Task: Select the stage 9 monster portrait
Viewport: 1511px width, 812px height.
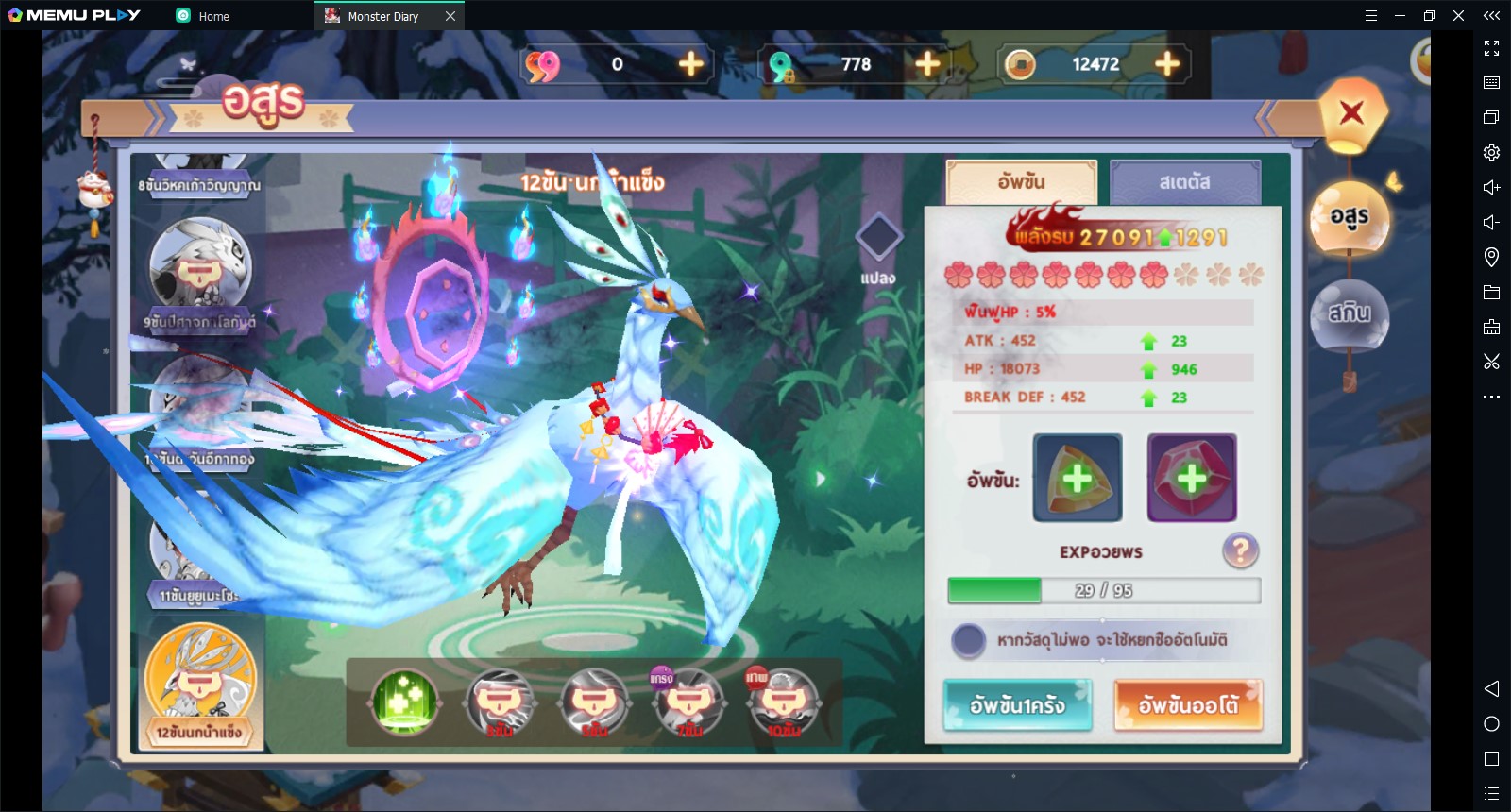Action: (x=200, y=267)
